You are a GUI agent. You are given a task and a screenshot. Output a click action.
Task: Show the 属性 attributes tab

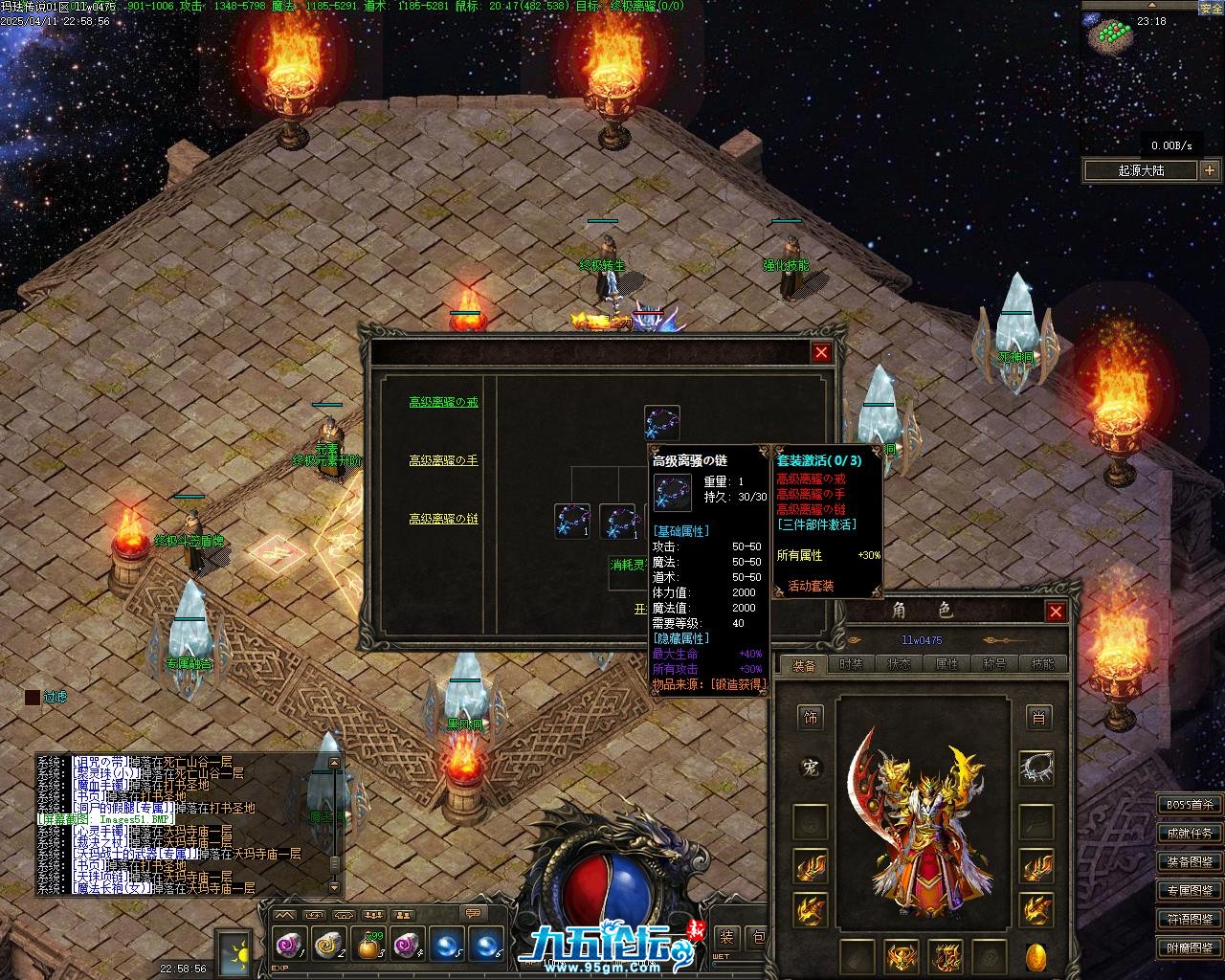pyautogui.click(x=947, y=664)
